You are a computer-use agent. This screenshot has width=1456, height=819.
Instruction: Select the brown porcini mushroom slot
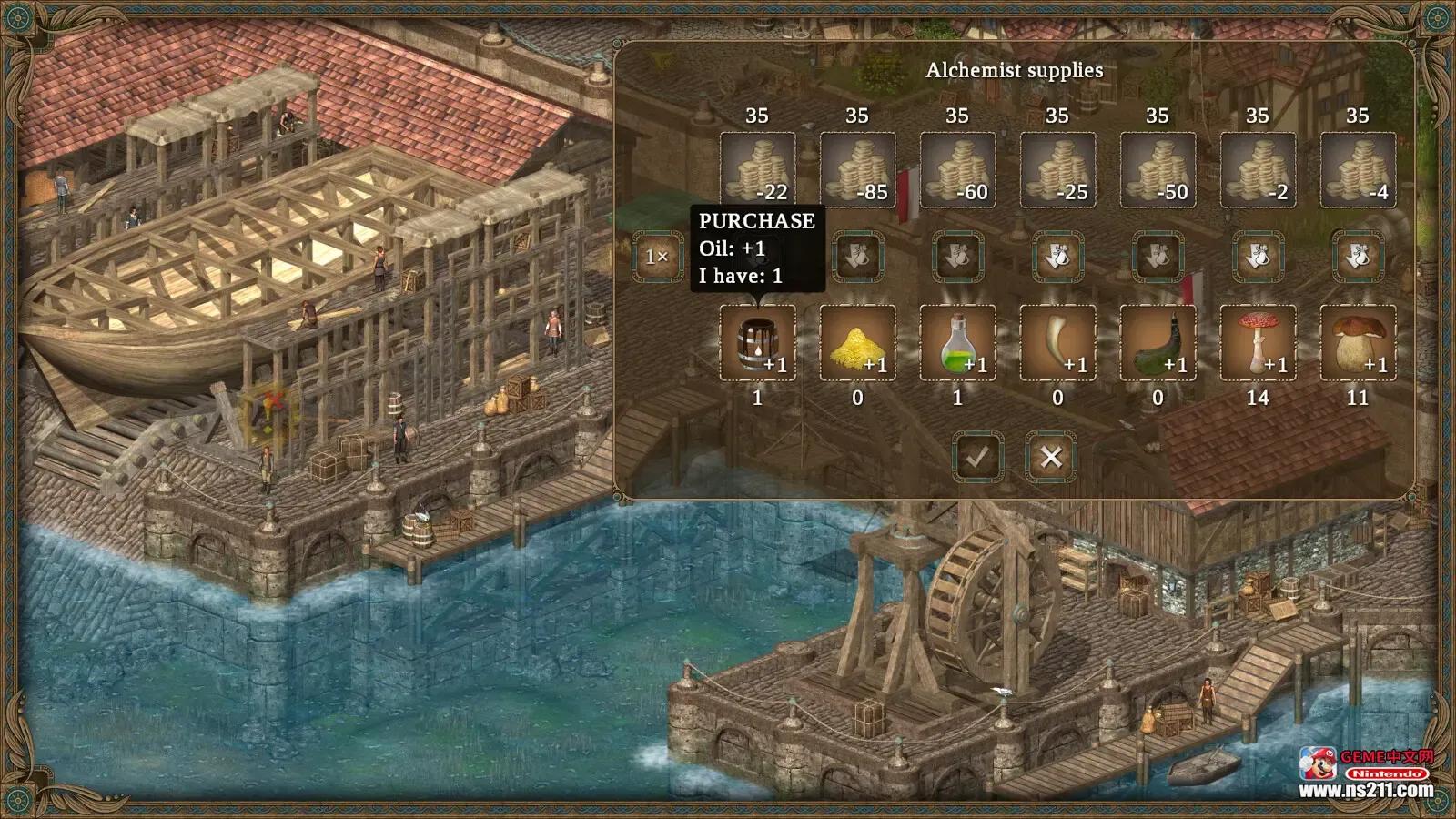click(1358, 342)
